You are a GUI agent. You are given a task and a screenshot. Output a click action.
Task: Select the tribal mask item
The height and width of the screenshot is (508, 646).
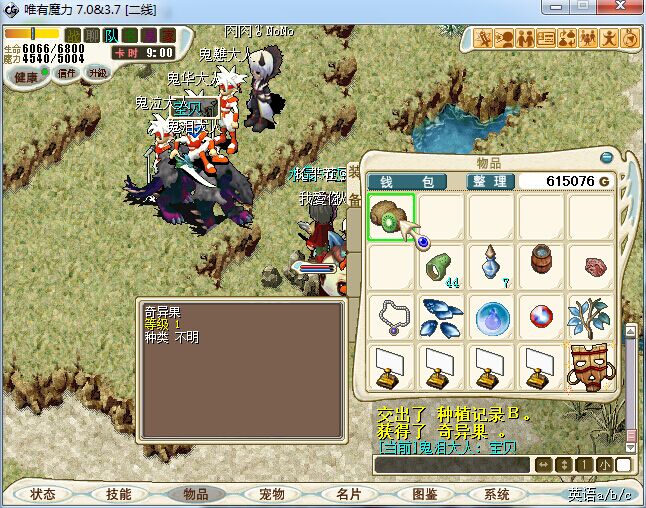[x=591, y=367]
